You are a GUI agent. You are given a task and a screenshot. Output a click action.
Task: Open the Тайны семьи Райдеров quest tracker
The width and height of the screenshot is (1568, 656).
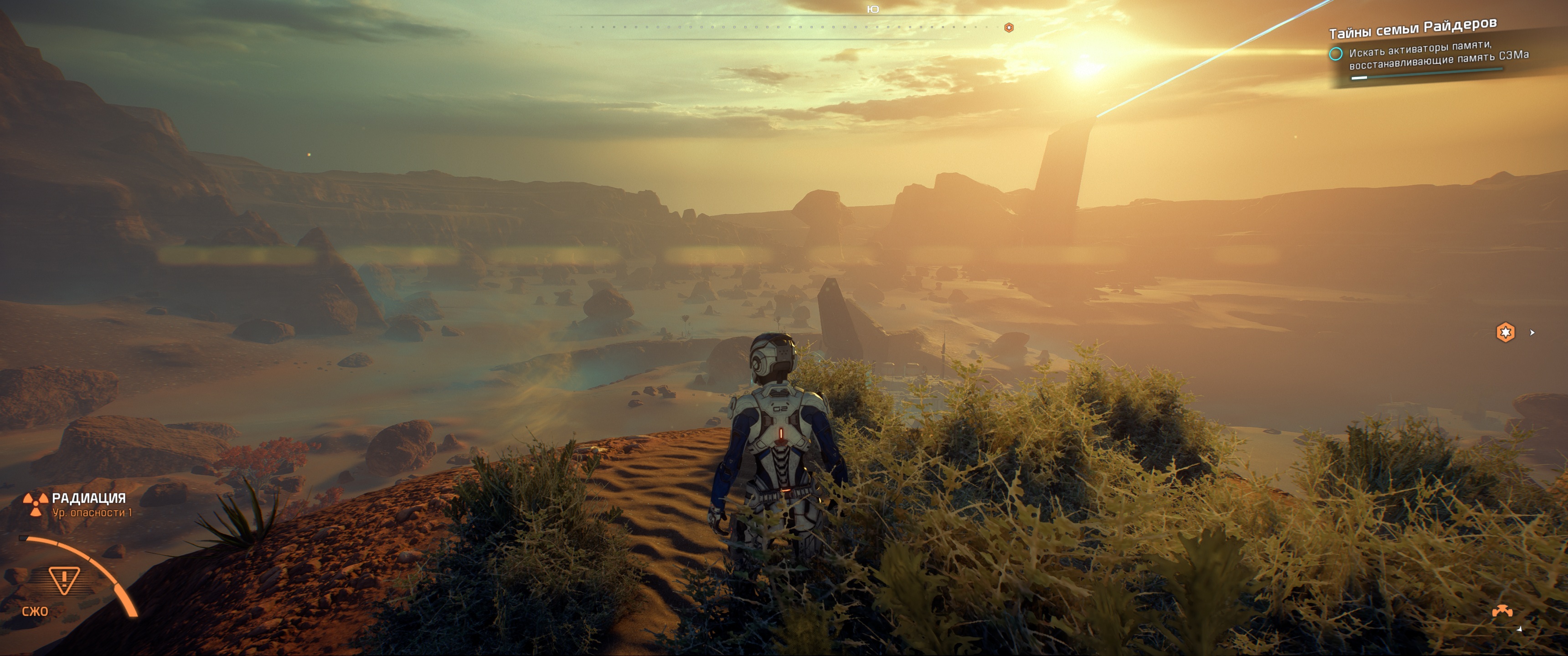pyautogui.click(x=1412, y=29)
